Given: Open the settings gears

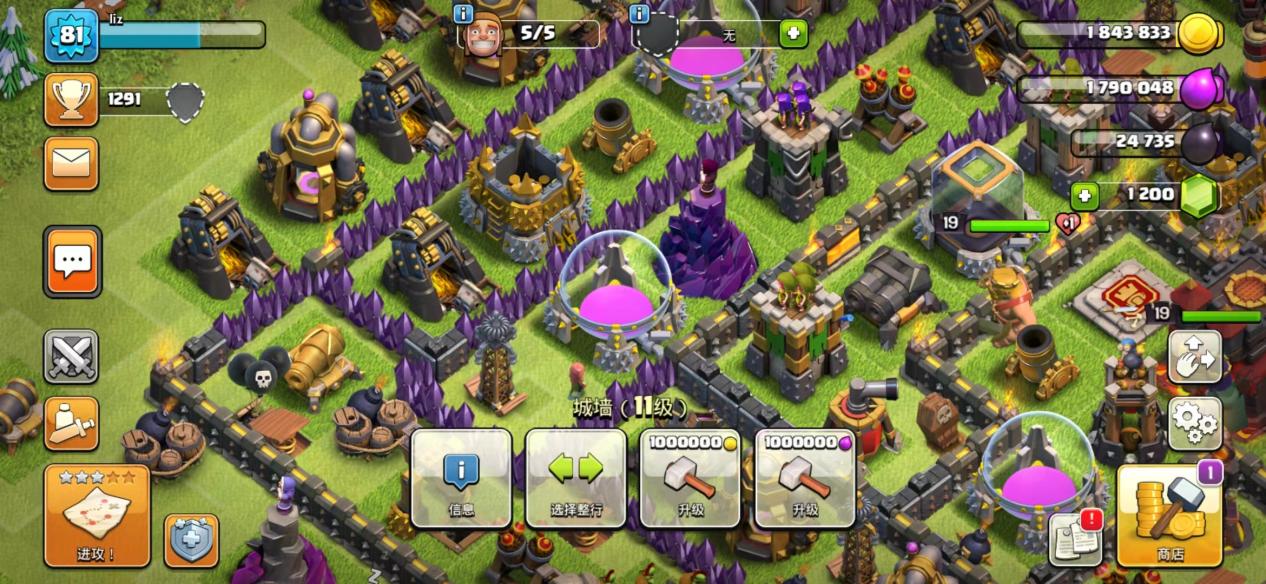Looking at the screenshot, I should pos(1194,423).
